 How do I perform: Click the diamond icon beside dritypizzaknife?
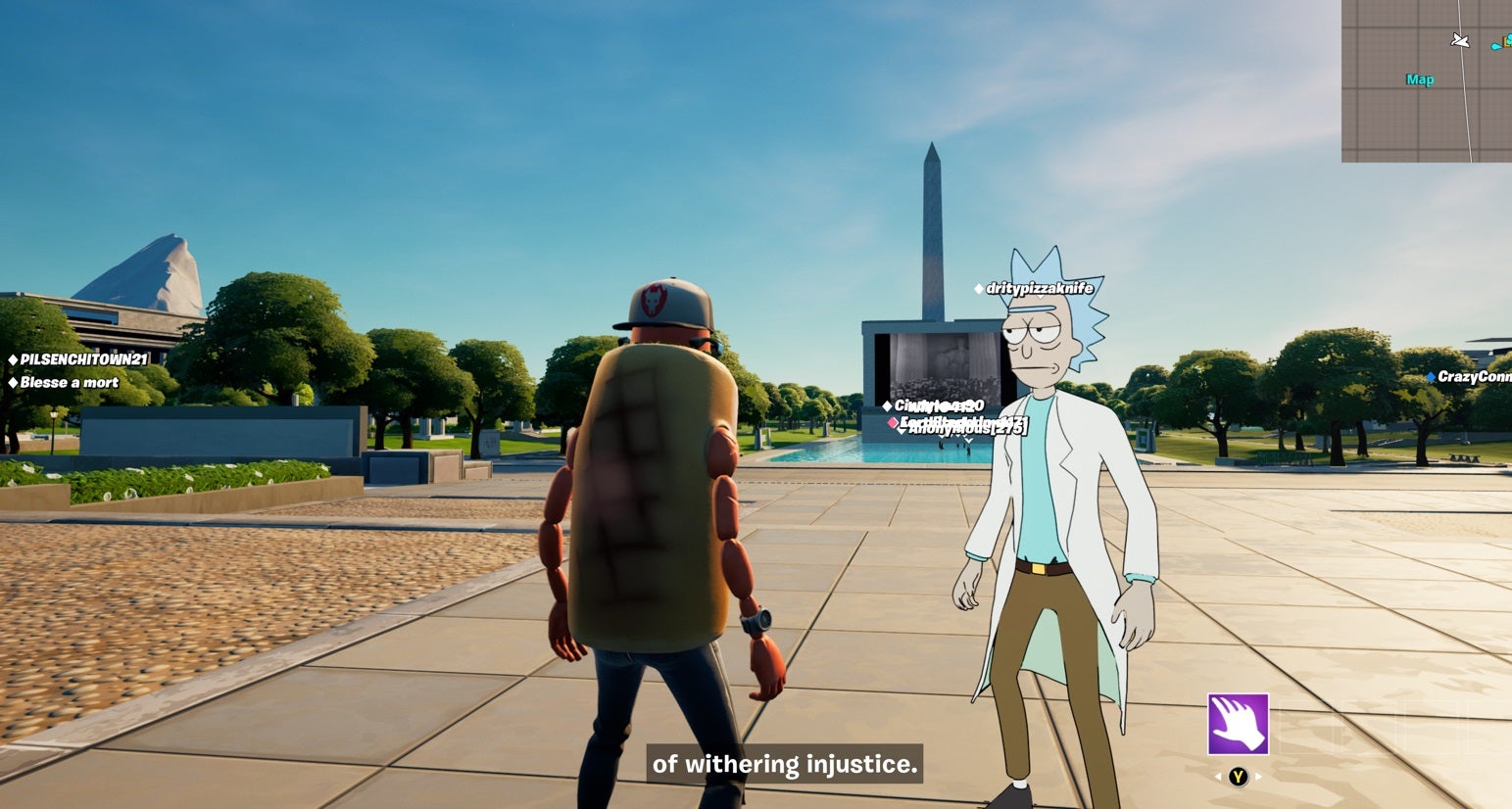point(979,287)
